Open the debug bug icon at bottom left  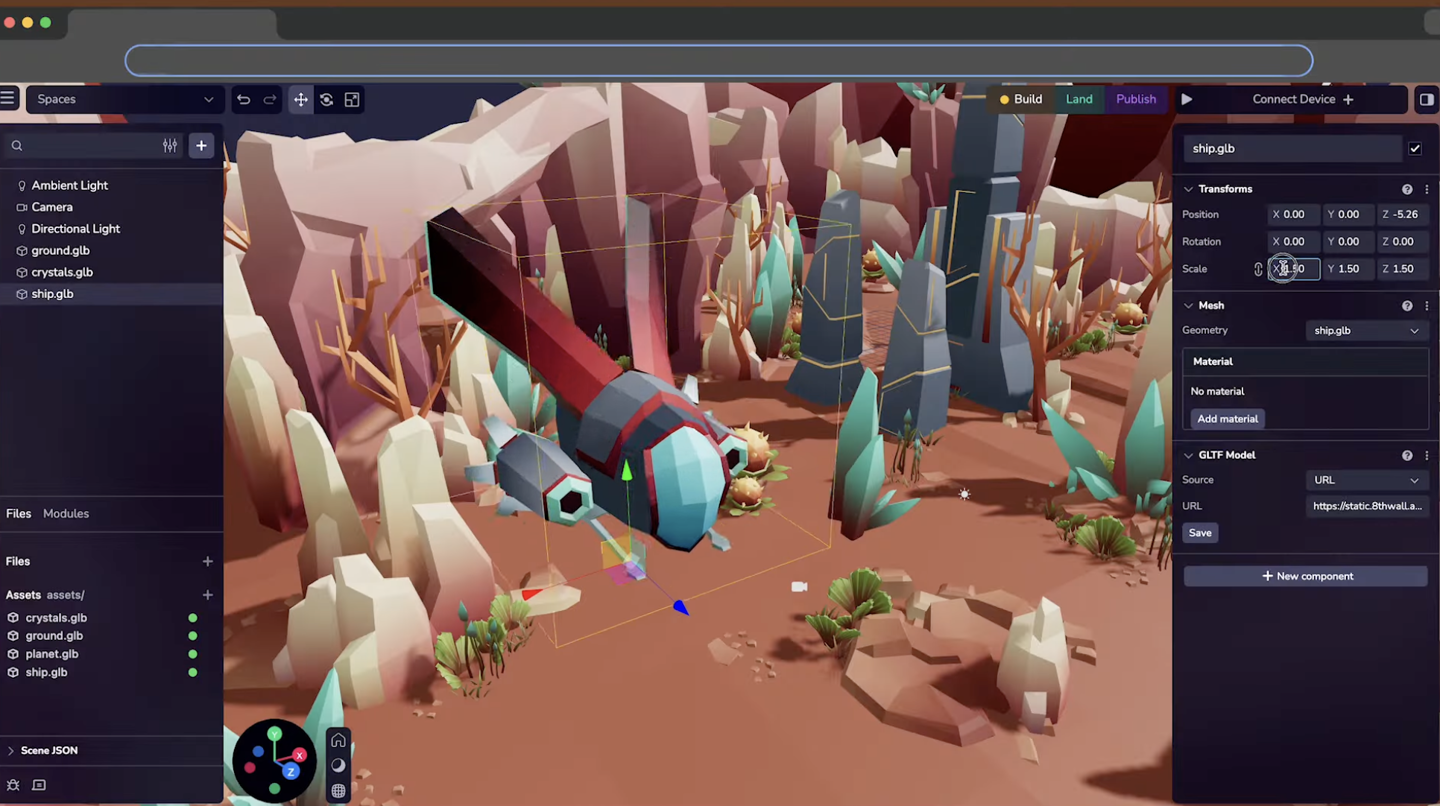tap(13, 785)
